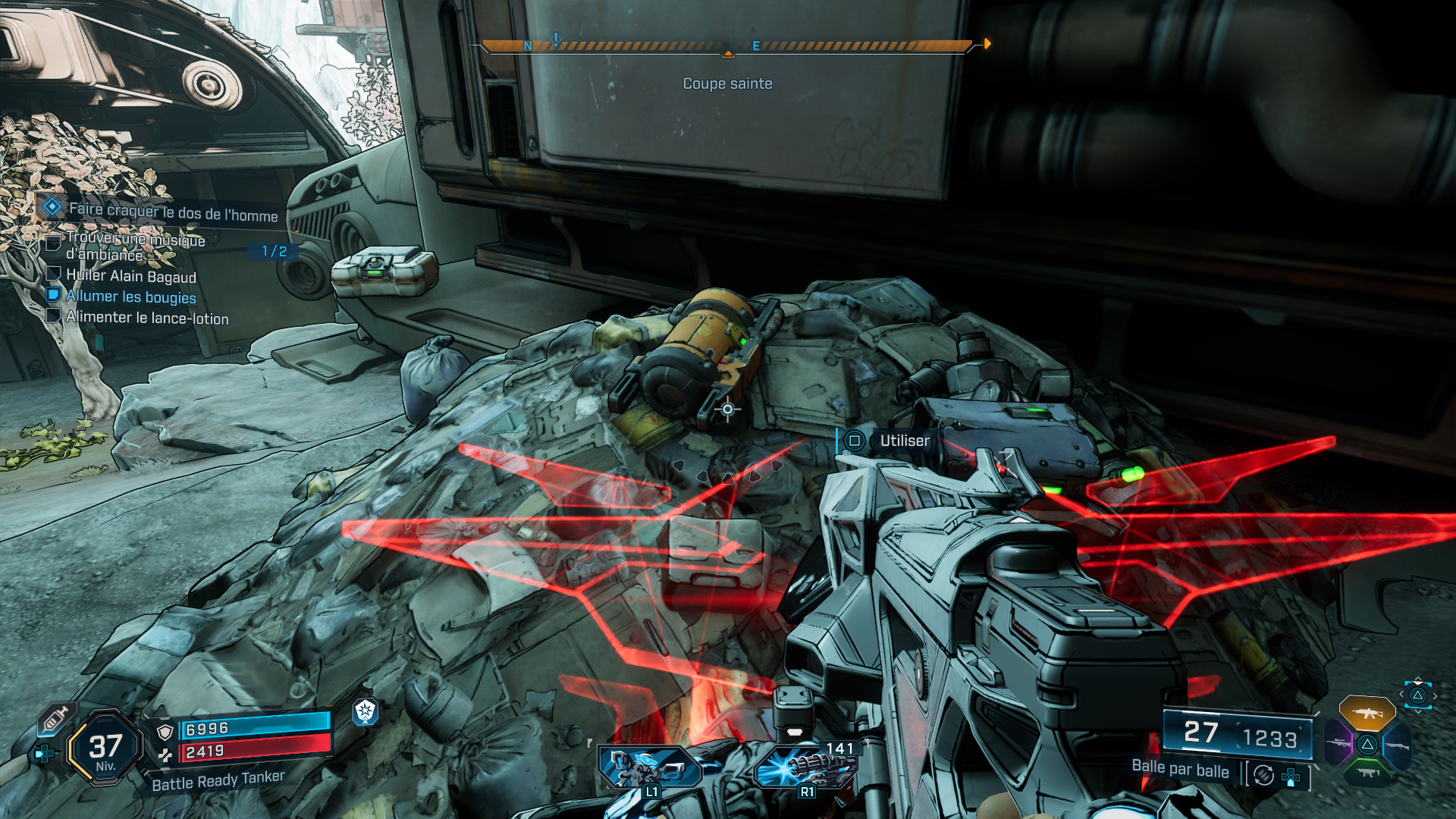Activate the mech action skill icon

point(650,767)
